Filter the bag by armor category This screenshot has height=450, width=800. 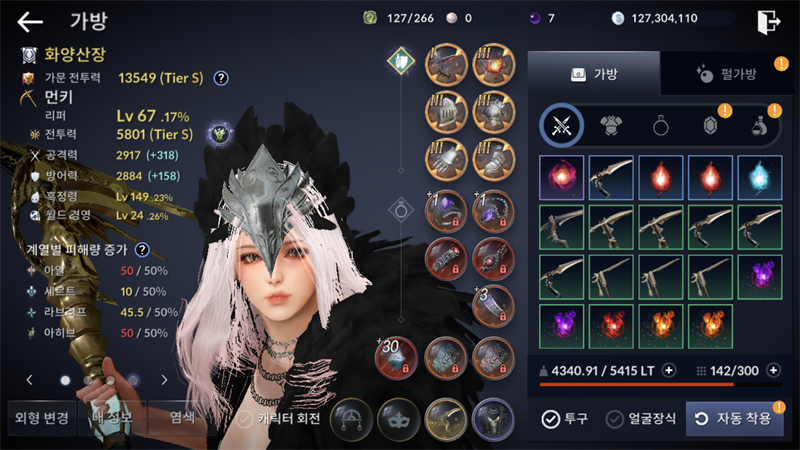610,126
